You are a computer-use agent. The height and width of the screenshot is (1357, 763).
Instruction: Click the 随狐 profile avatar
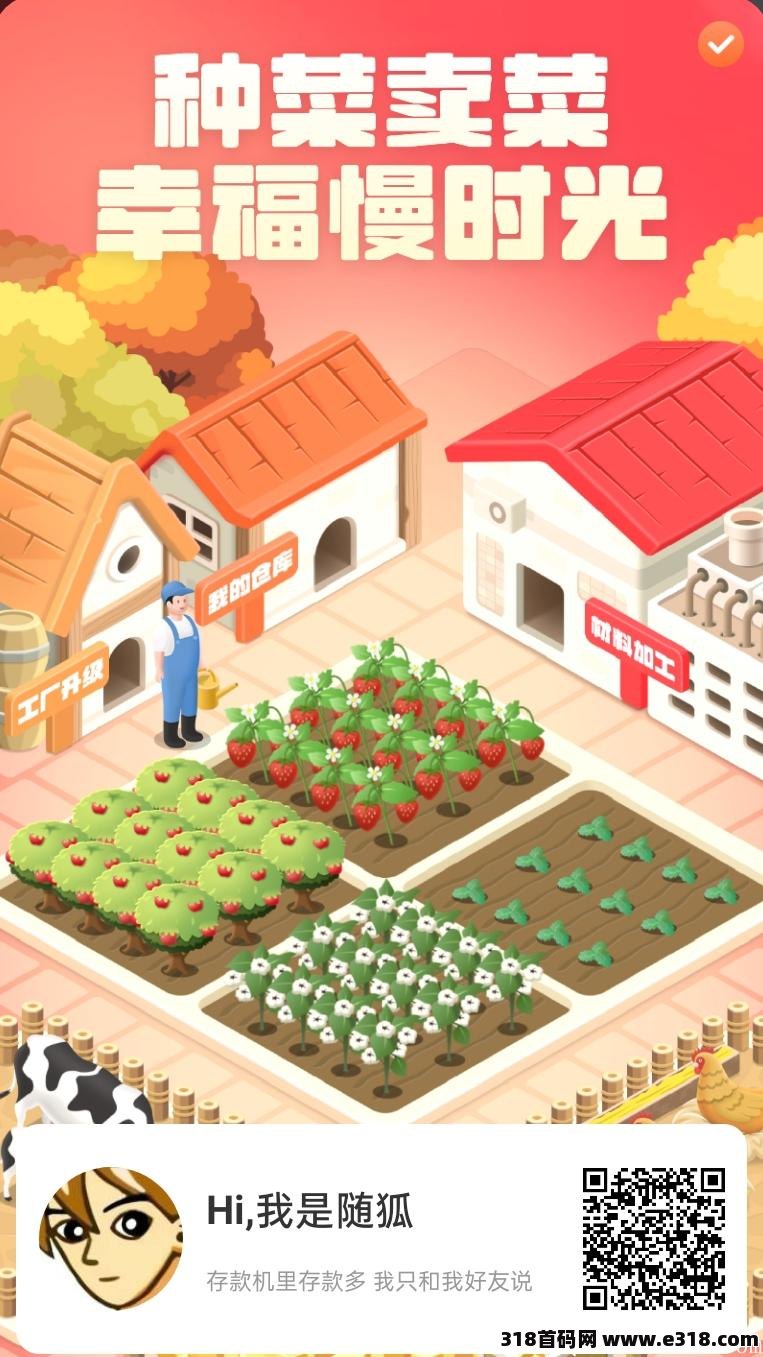[x=110, y=1238]
